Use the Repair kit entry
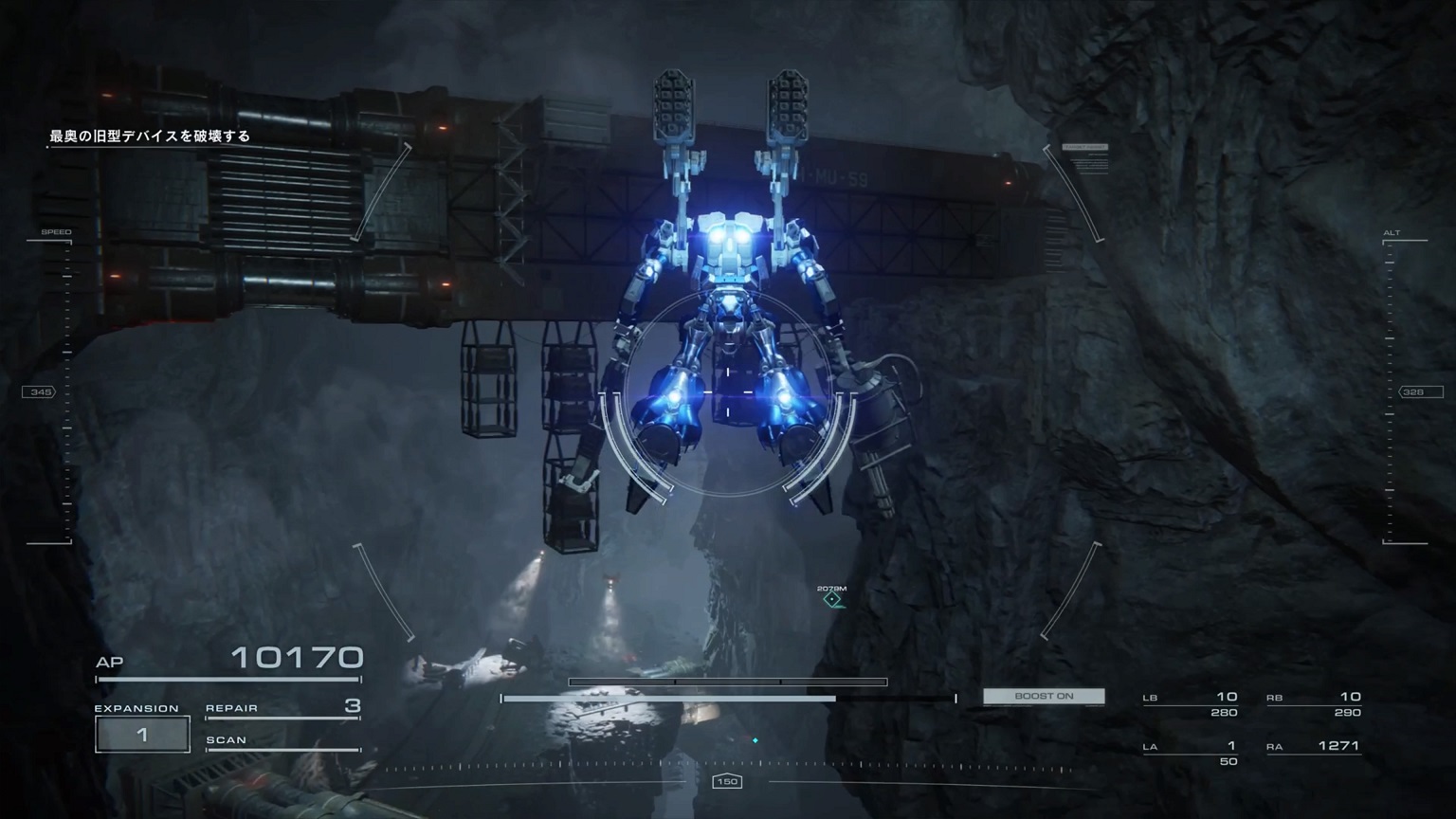Viewport: 1456px width, 819px height. coord(282,707)
